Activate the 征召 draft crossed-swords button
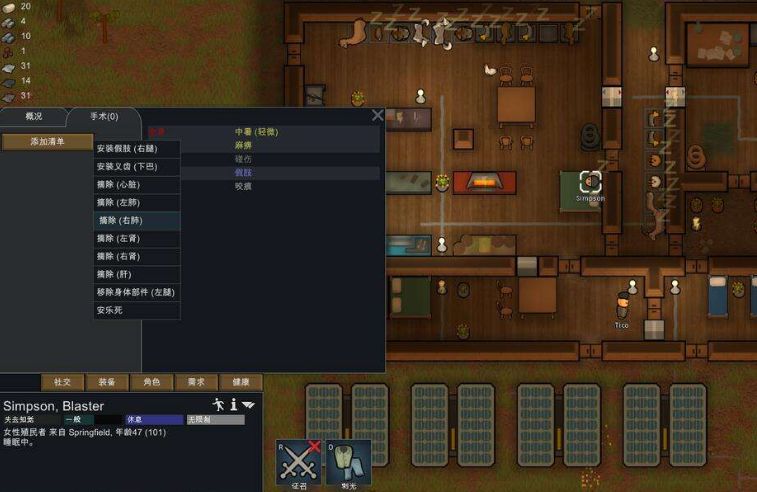 tap(298, 463)
